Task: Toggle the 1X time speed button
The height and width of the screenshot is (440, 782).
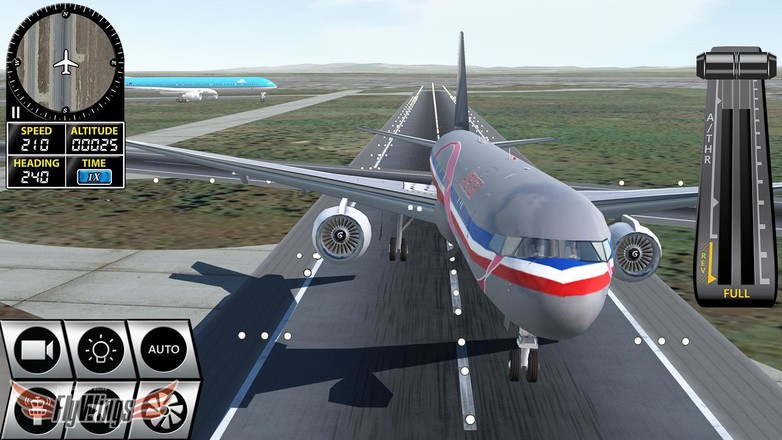Action: pyautogui.click(x=94, y=176)
